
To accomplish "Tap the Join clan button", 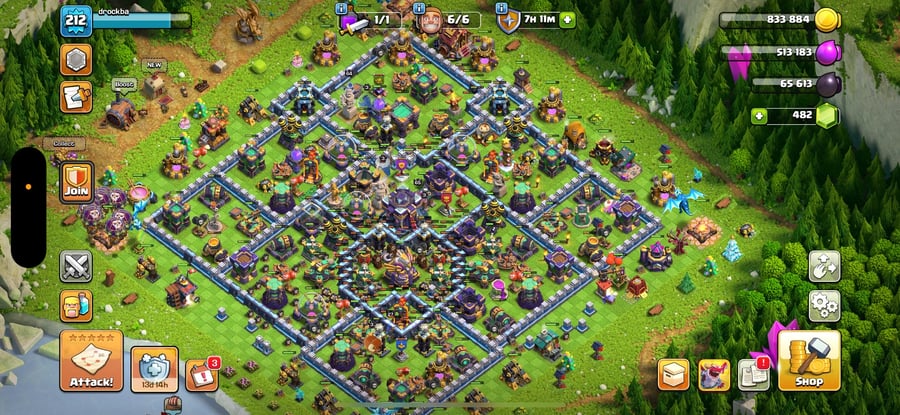I will click(x=76, y=182).
